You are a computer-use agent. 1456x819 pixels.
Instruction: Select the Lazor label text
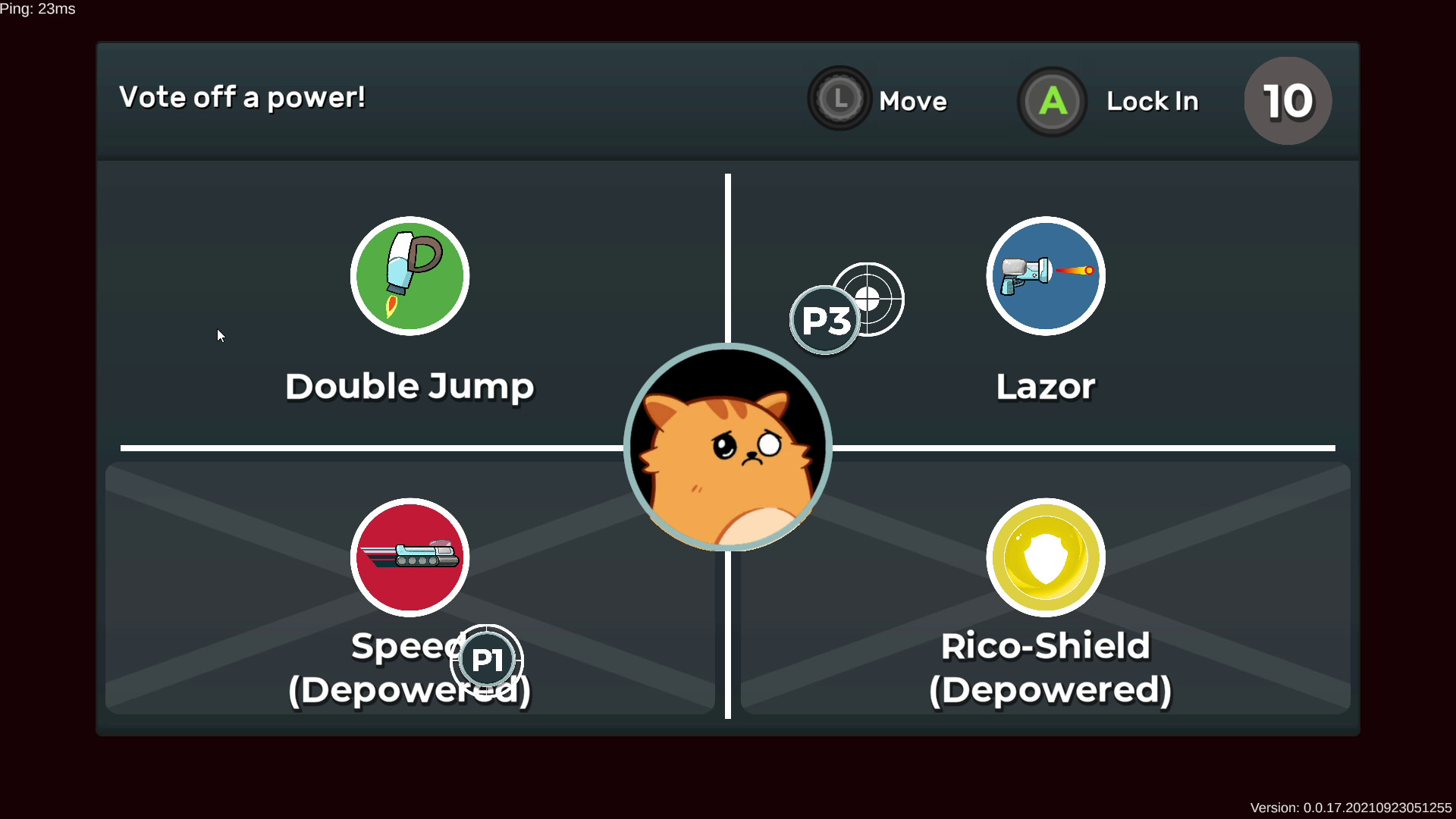point(1045,386)
